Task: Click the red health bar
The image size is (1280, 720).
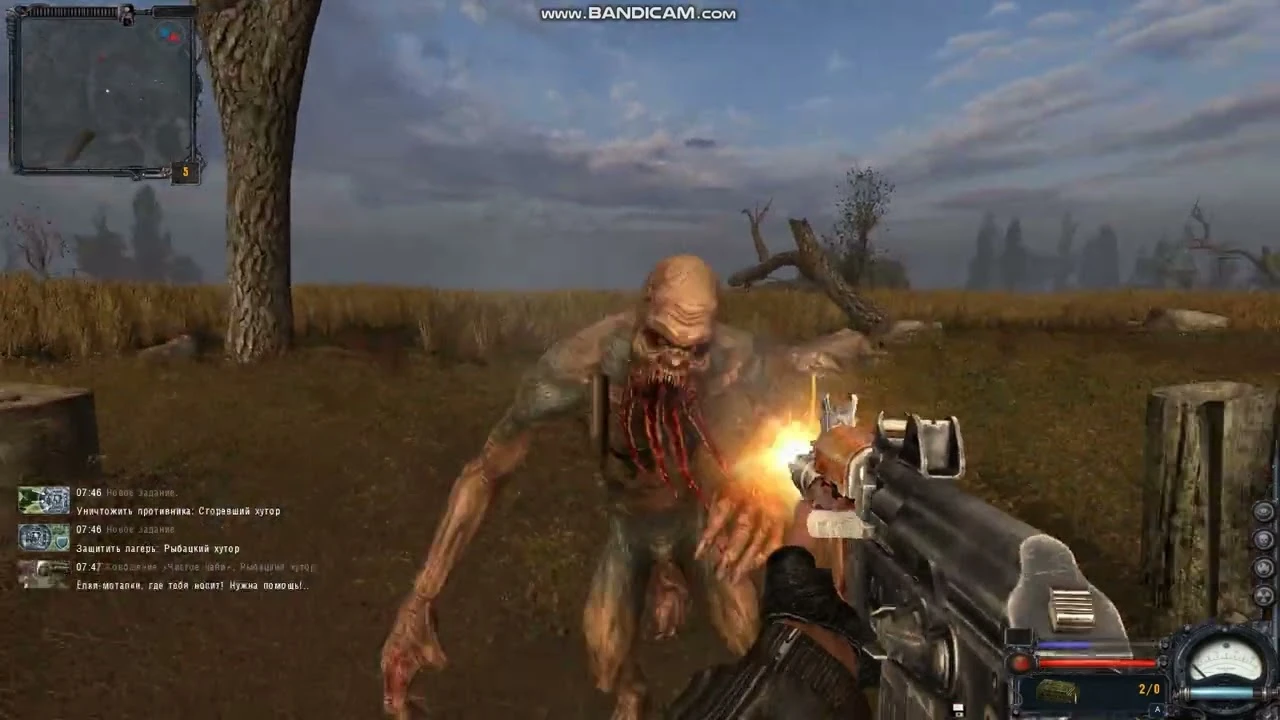Action: [1094, 663]
